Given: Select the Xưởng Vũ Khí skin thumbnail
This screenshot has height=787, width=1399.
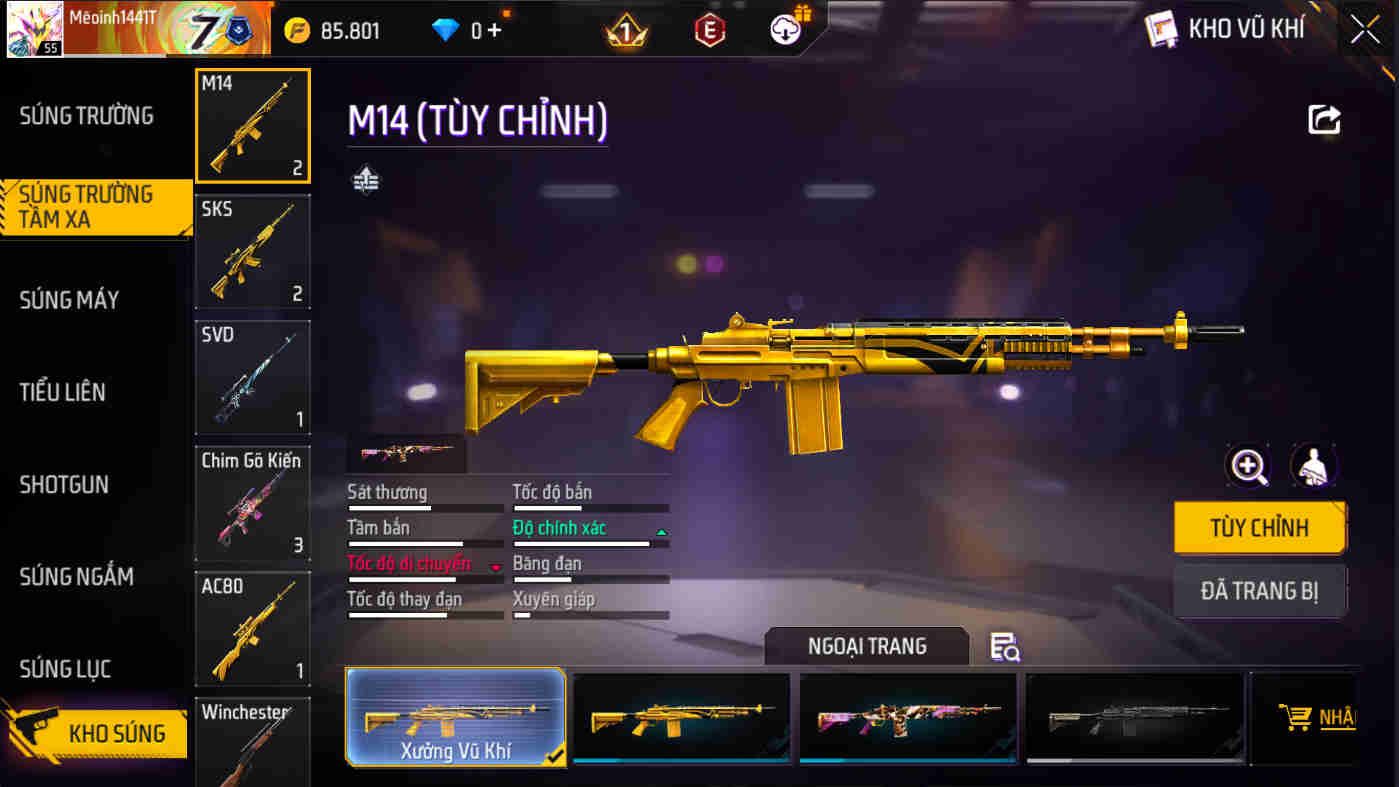Looking at the screenshot, I should pyautogui.click(x=455, y=716).
